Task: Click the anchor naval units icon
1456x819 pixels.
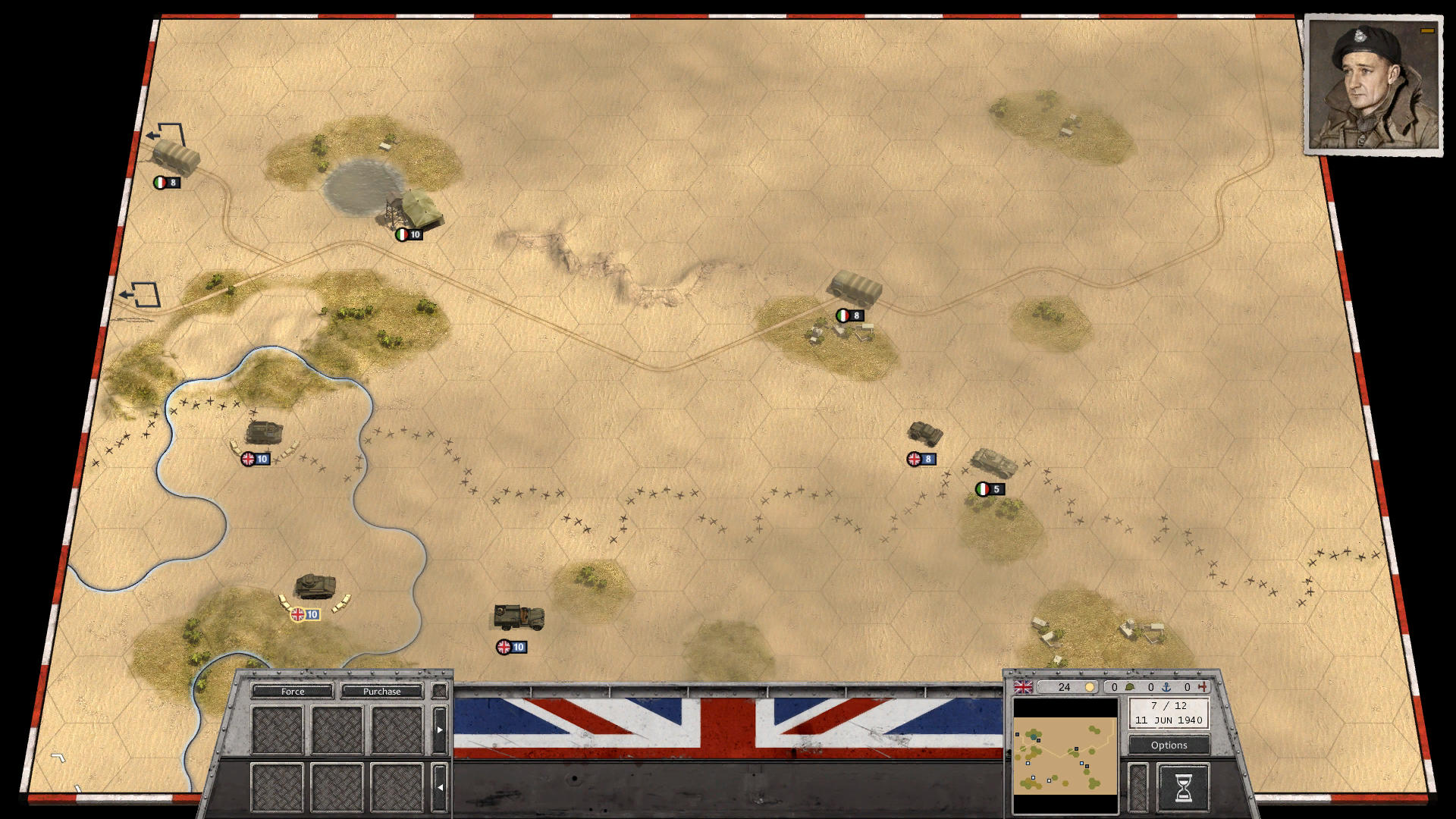Action: tap(1166, 687)
